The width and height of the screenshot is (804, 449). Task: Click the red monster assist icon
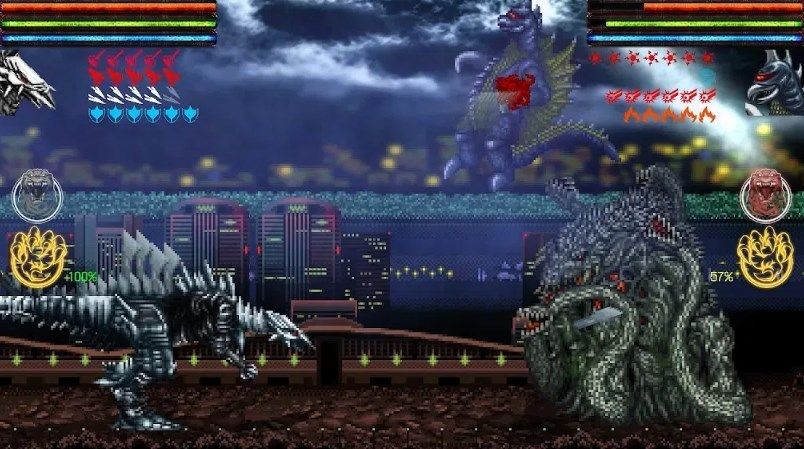point(765,194)
